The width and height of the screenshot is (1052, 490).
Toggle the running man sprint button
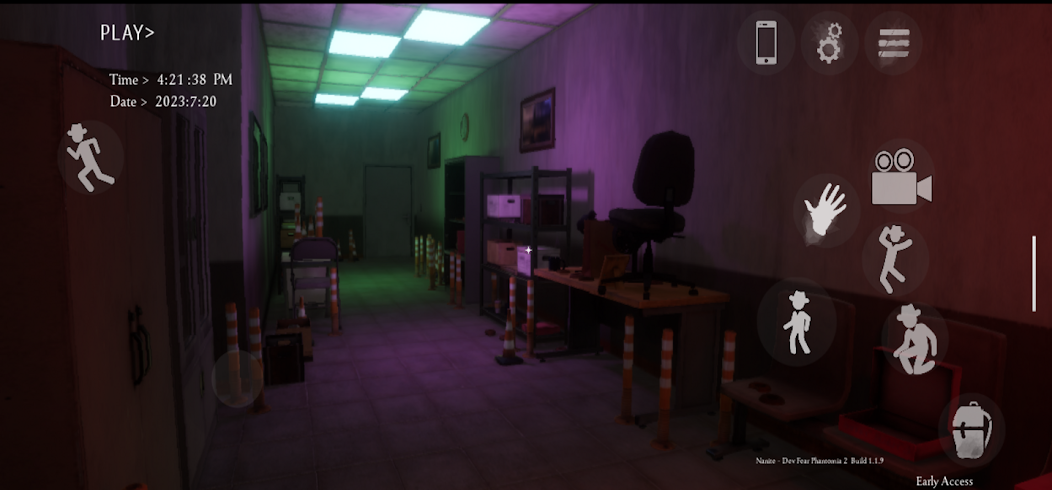tap(90, 157)
